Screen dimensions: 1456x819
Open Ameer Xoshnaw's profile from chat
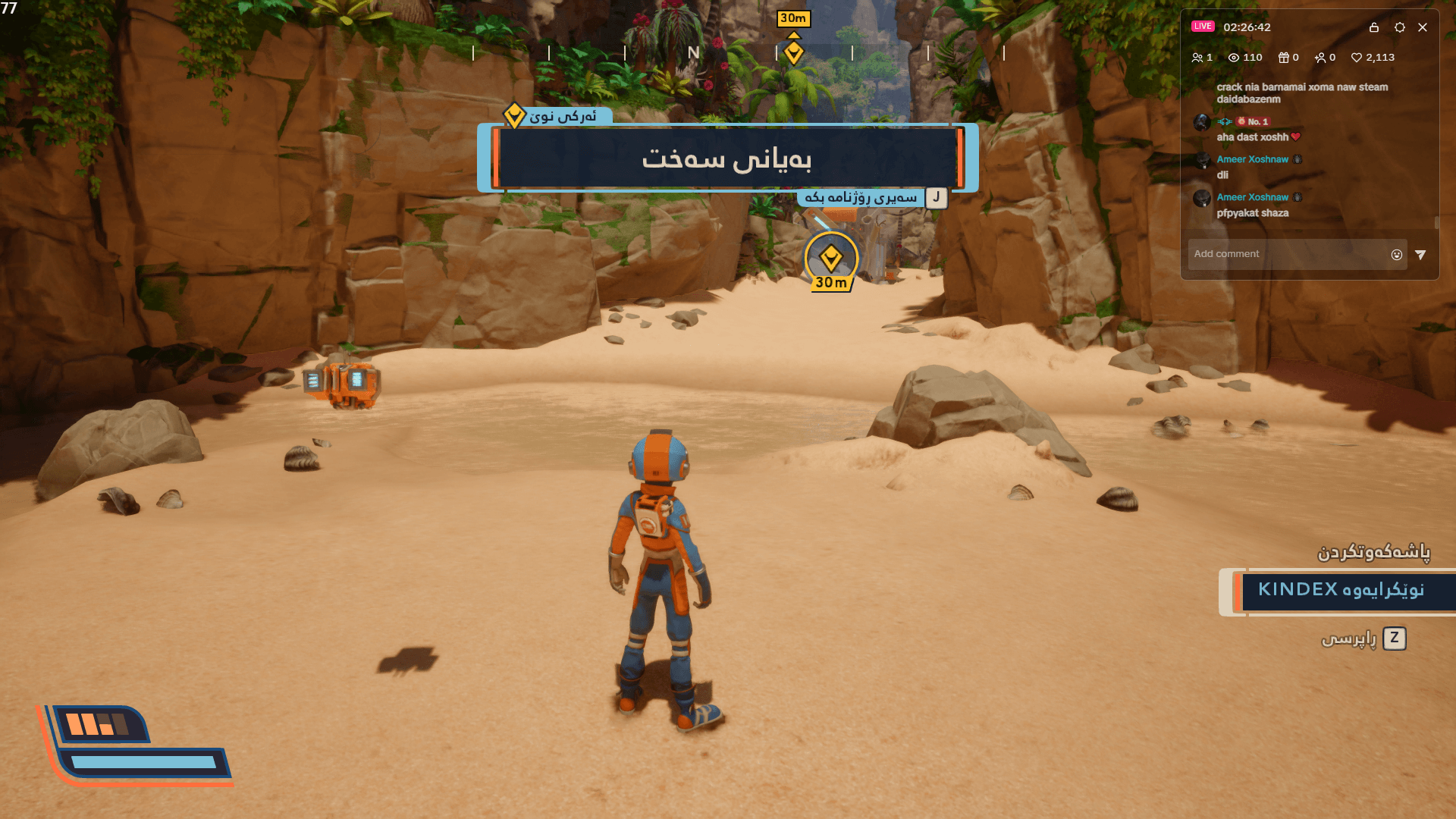[1253, 159]
